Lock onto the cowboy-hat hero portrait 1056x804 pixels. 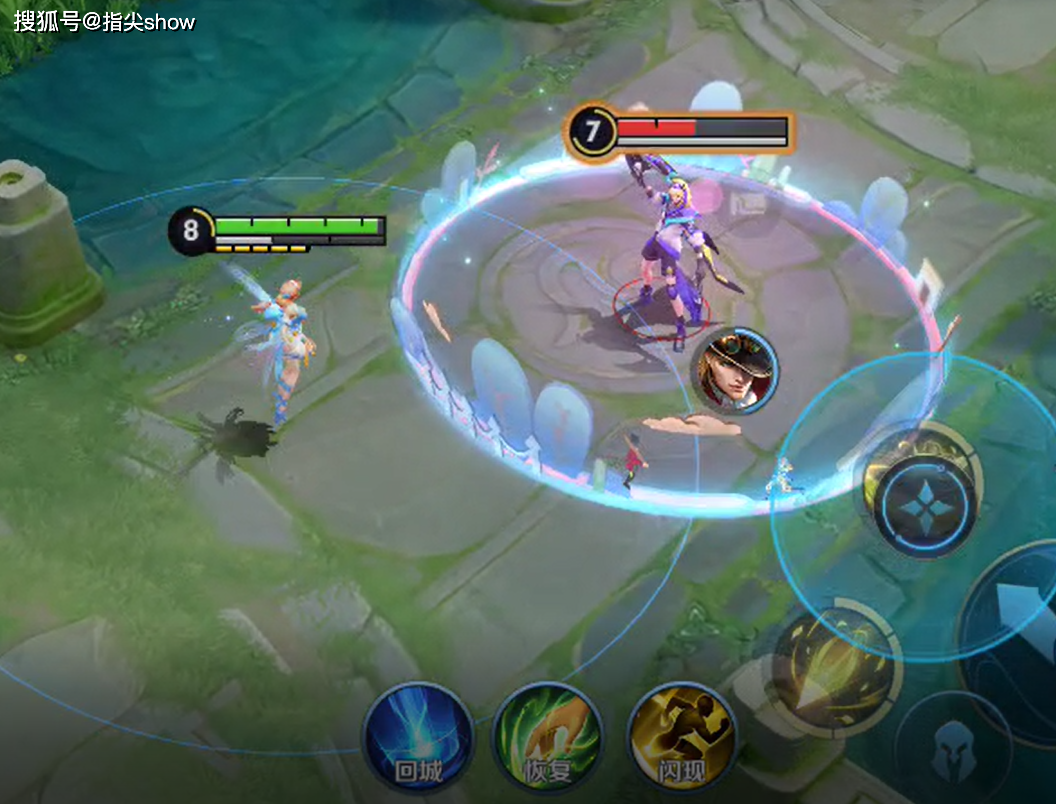coord(737,371)
